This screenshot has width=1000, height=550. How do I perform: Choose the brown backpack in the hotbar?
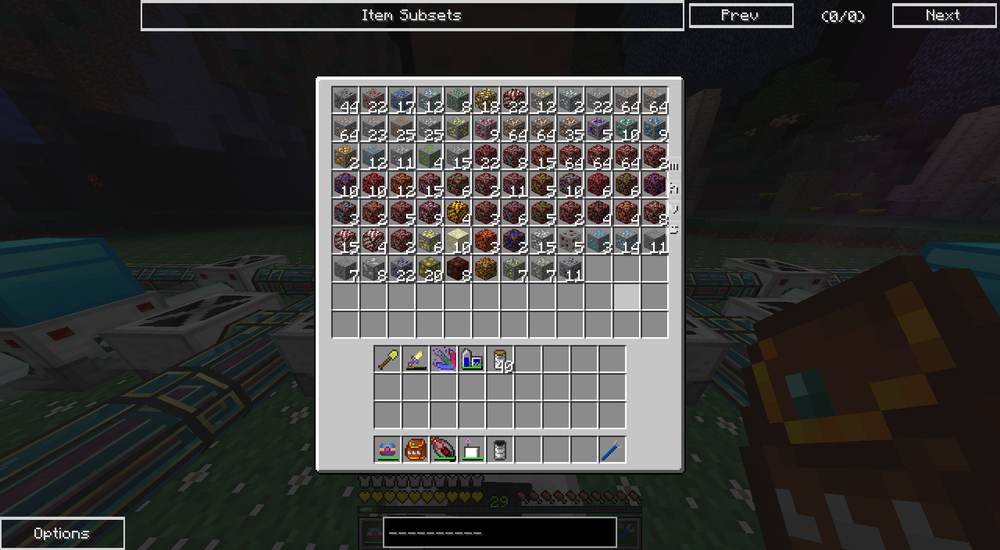416,450
